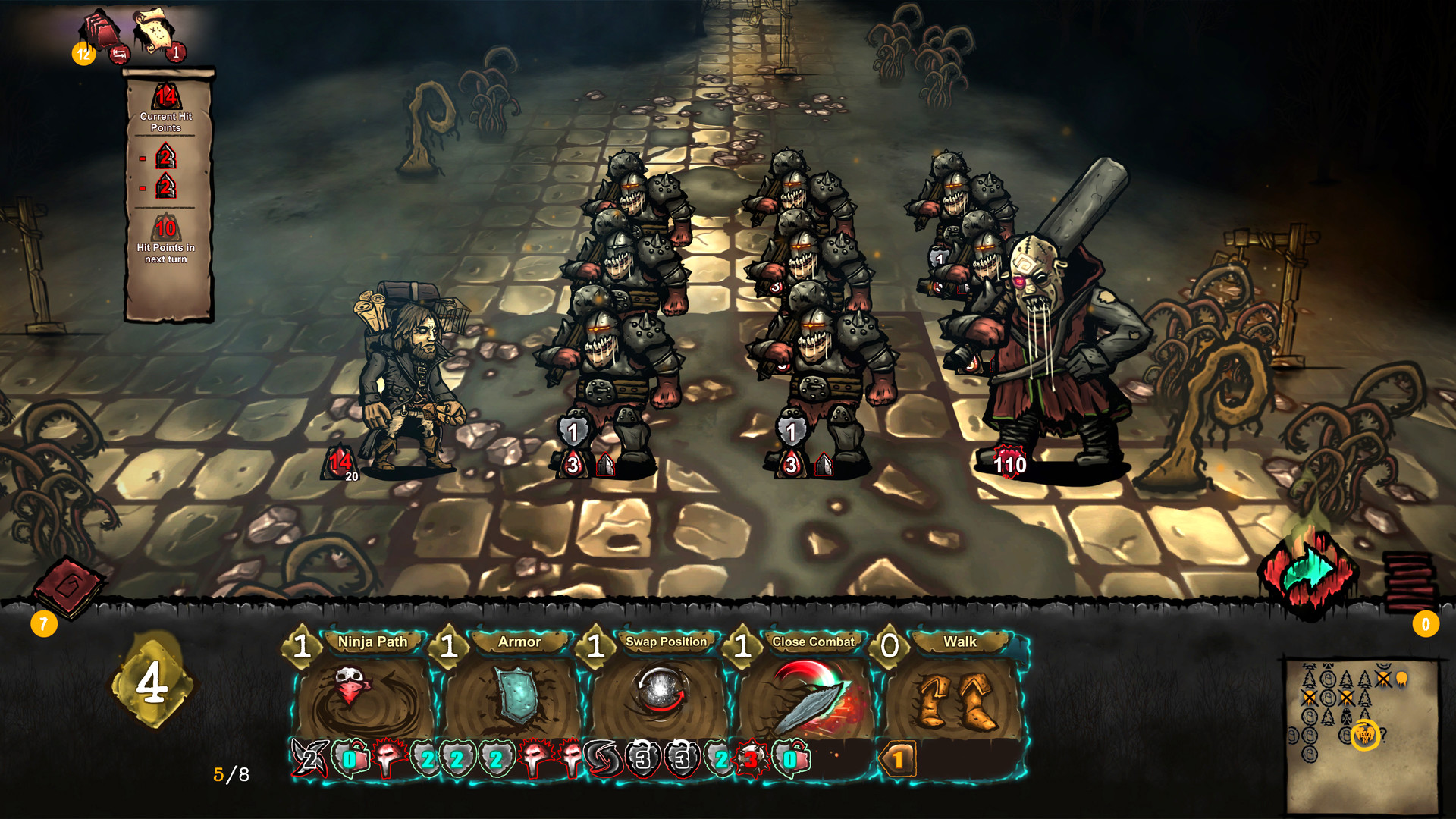
Task: Open the circled current location on the minimap
Action: (1365, 735)
